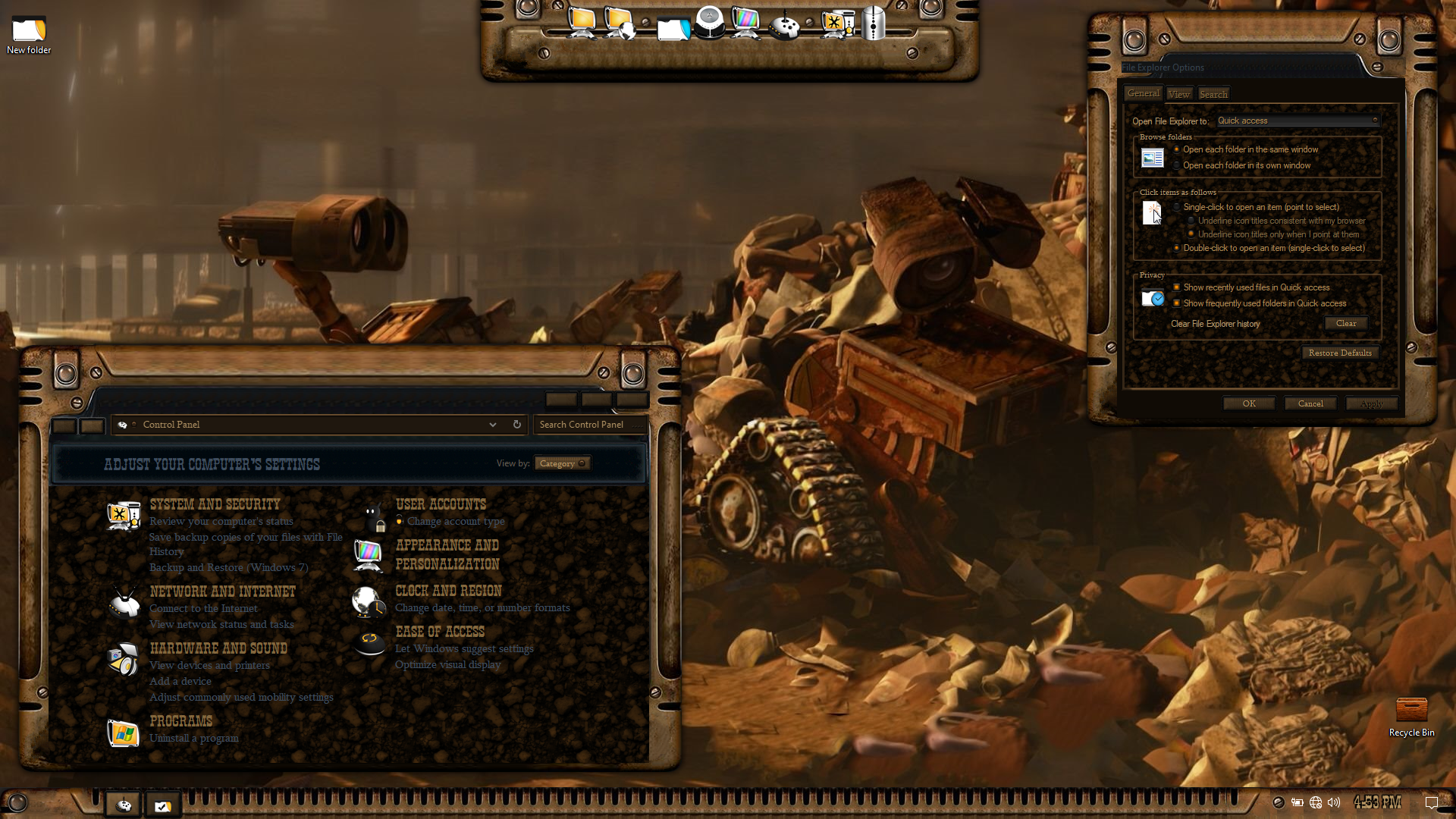This screenshot has width=1456, height=819.
Task: Open Network and Internet category
Action: tap(222, 591)
